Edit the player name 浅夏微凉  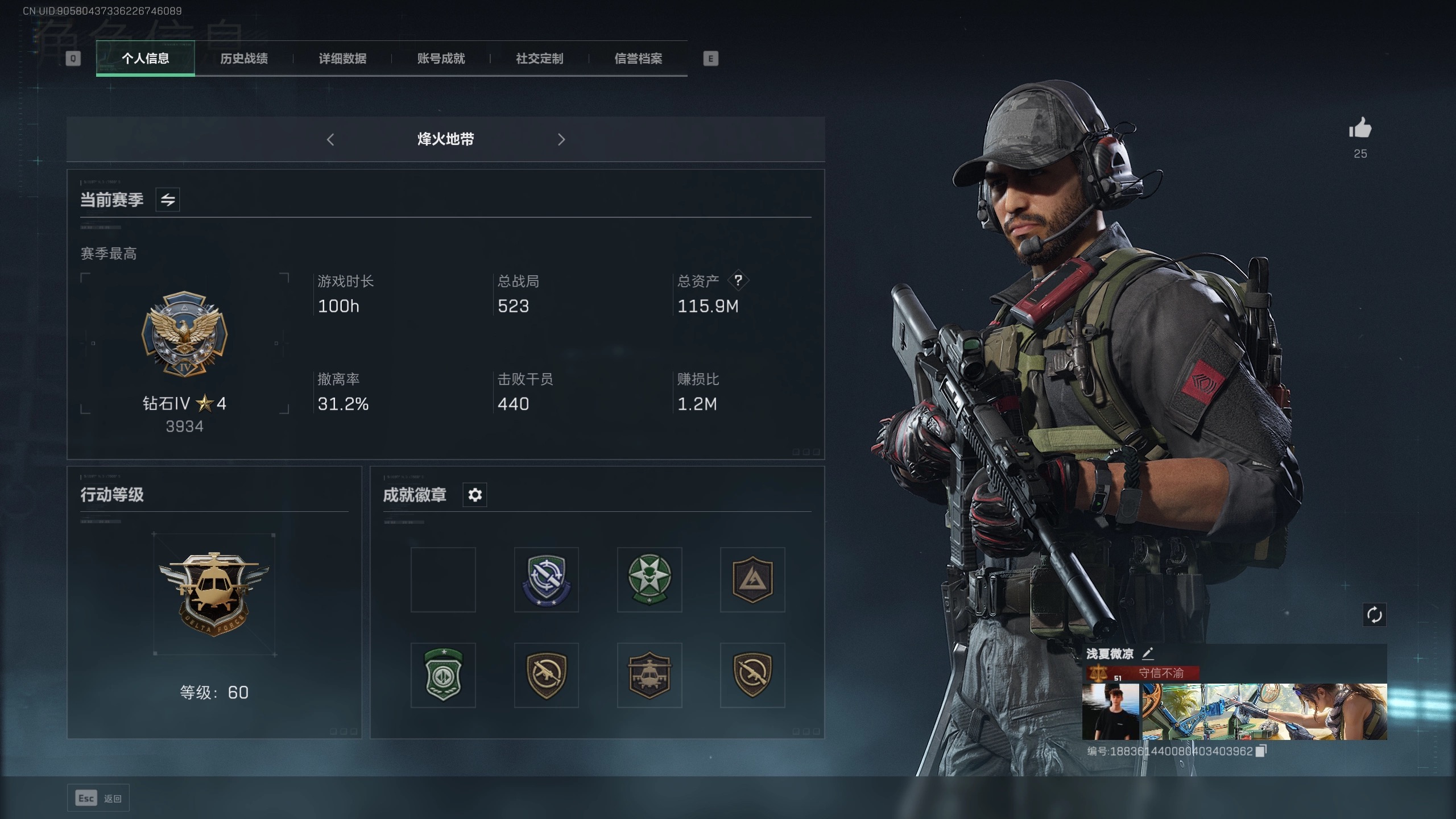pyautogui.click(x=1148, y=653)
